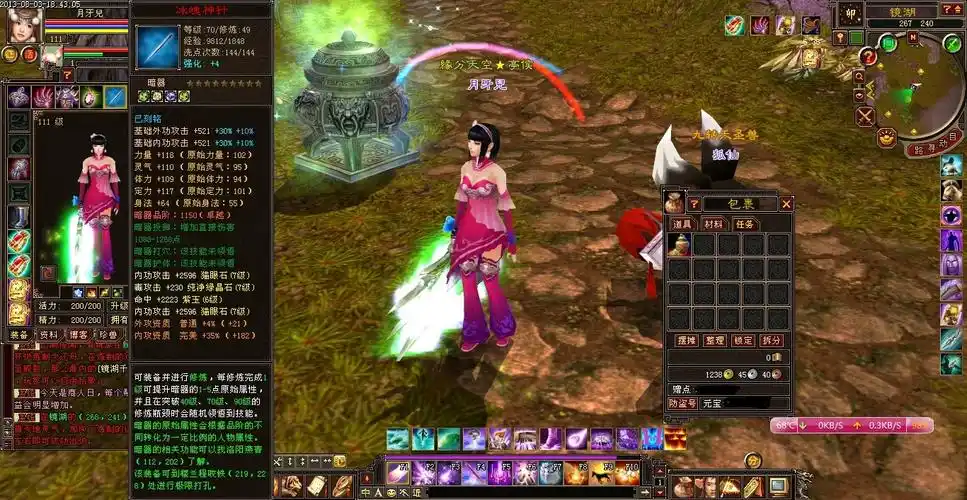The width and height of the screenshot is (967, 500).
Task: Click the 防盗号 anti-theft button
Action: [x=681, y=403]
